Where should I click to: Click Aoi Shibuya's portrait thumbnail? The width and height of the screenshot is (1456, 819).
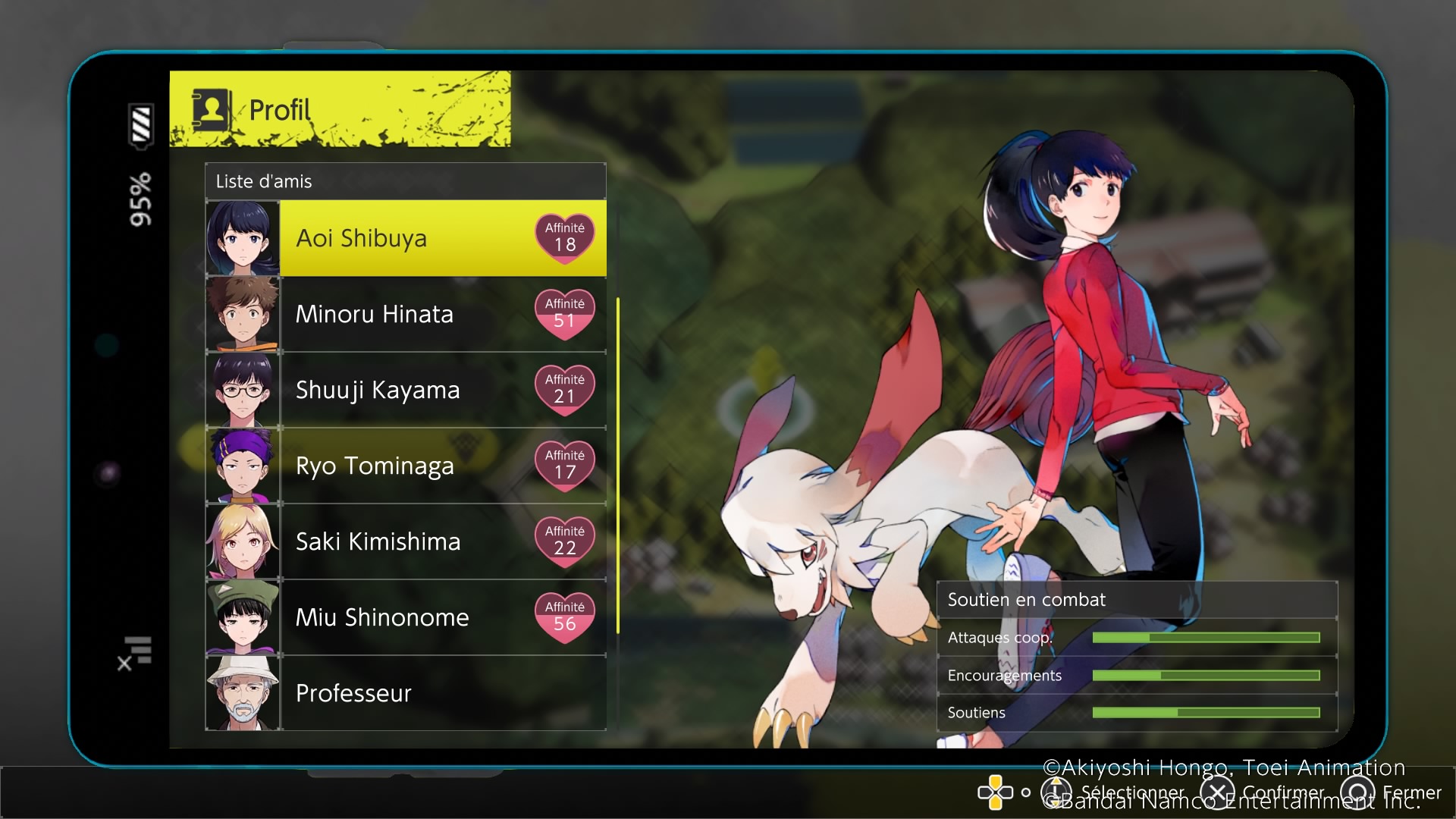(x=243, y=238)
